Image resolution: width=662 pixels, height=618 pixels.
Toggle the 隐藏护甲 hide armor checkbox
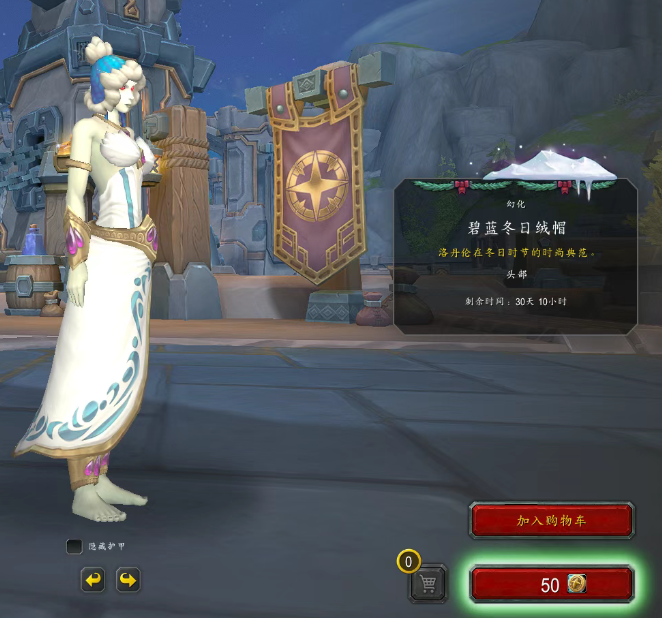74,546
